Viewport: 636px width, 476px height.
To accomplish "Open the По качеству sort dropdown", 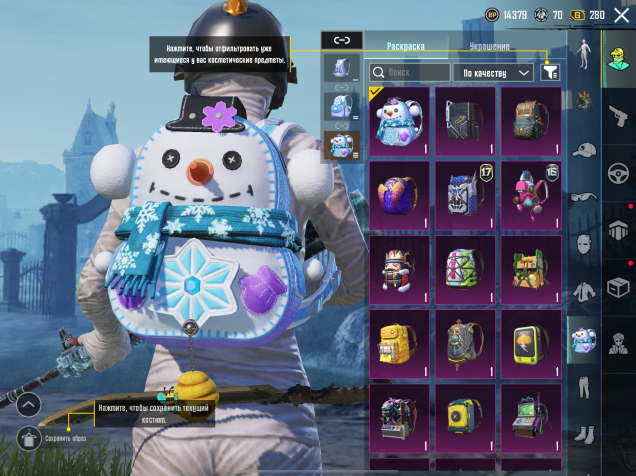I will click(x=494, y=72).
